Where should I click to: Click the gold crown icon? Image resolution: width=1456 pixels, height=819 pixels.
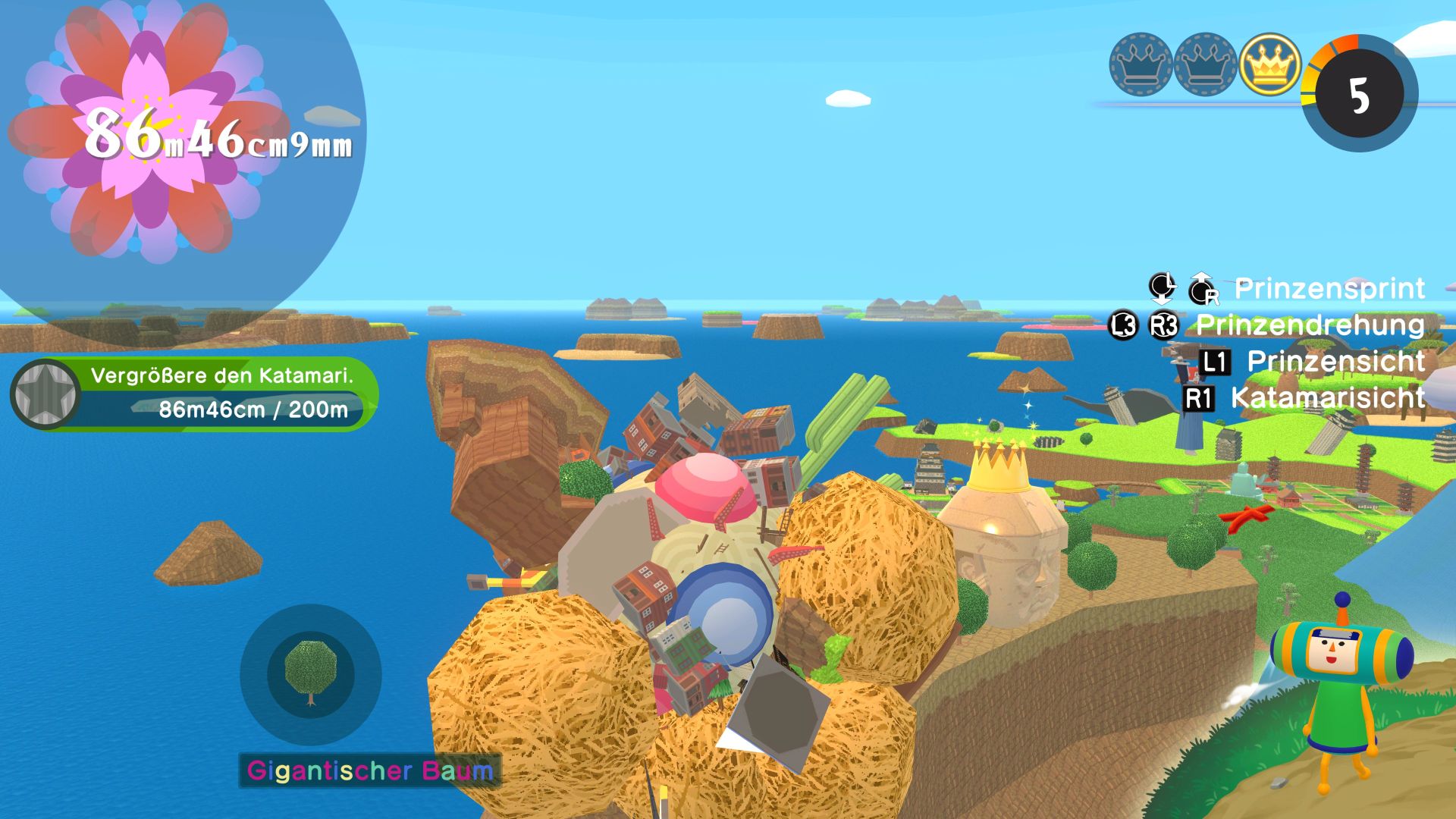click(x=1270, y=64)
